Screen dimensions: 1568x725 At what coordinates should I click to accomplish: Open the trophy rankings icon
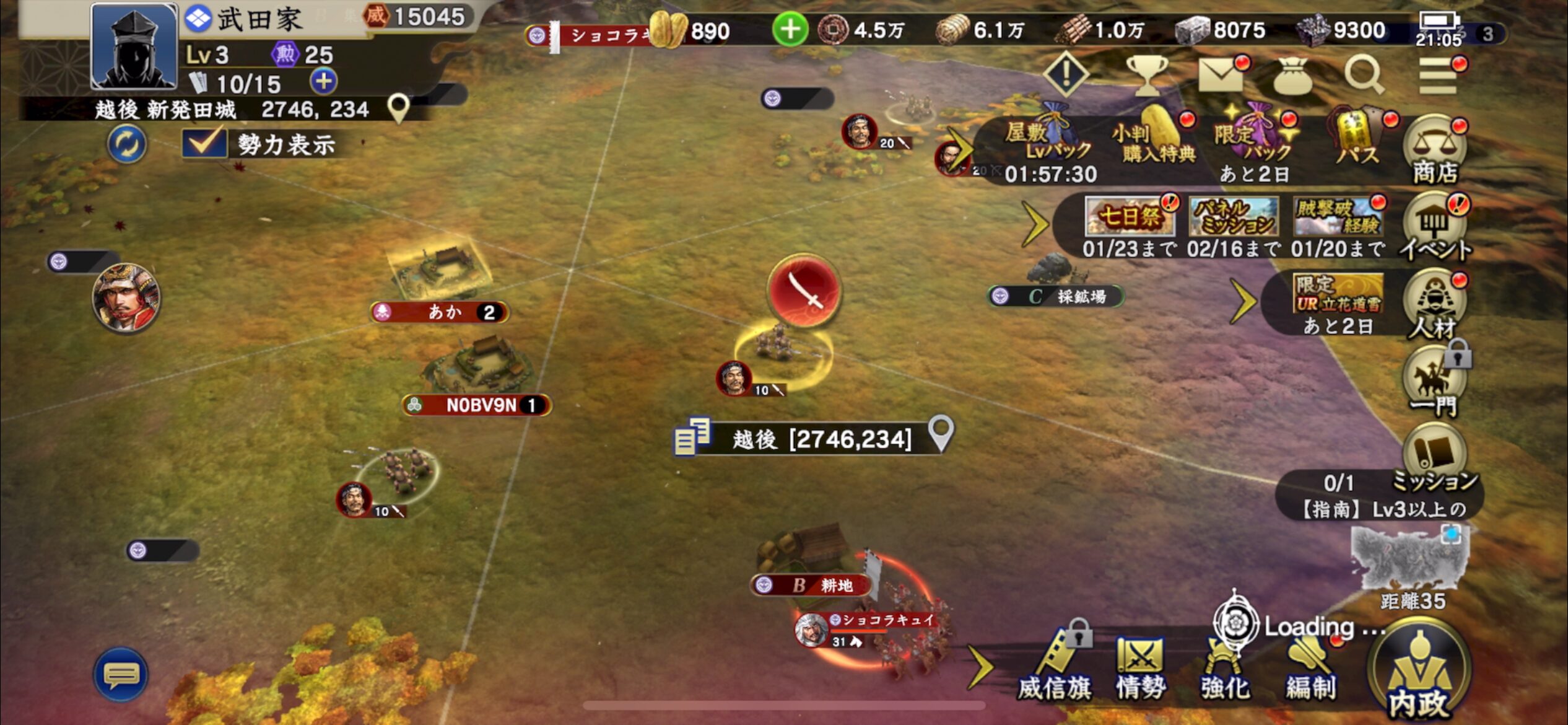1147,76
